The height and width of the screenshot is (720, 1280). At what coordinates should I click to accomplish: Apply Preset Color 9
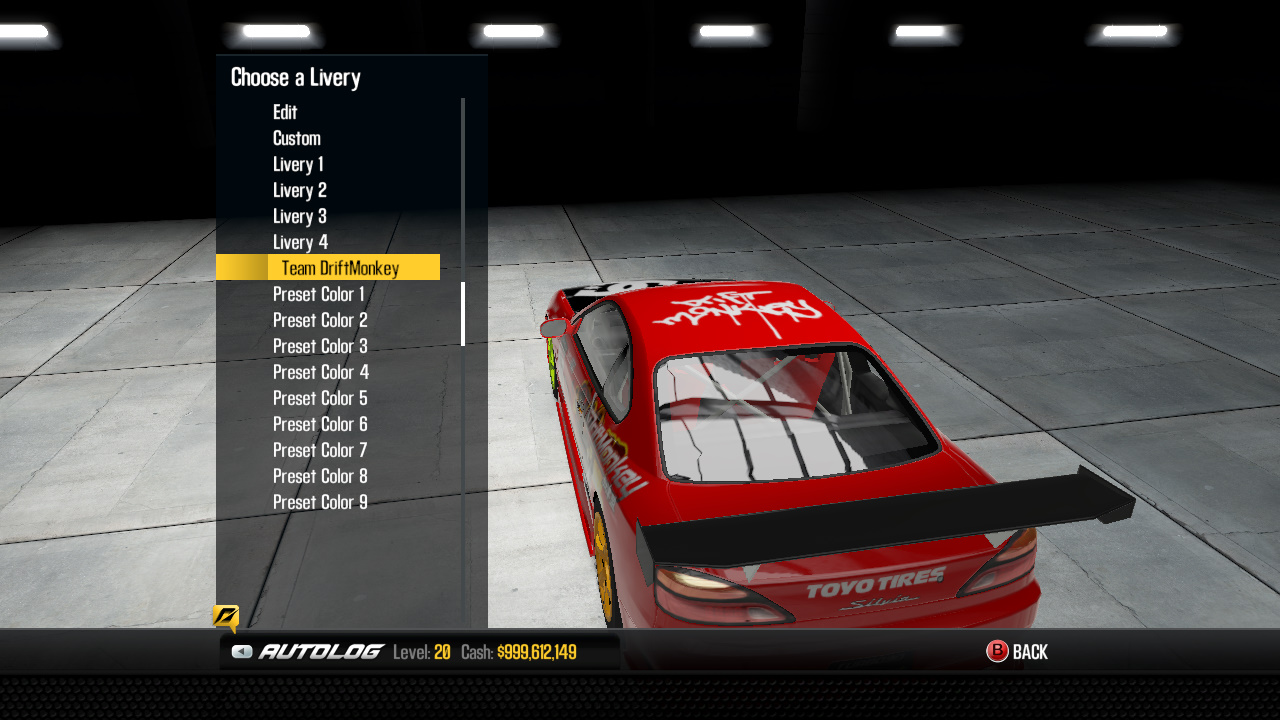(319, 502)
